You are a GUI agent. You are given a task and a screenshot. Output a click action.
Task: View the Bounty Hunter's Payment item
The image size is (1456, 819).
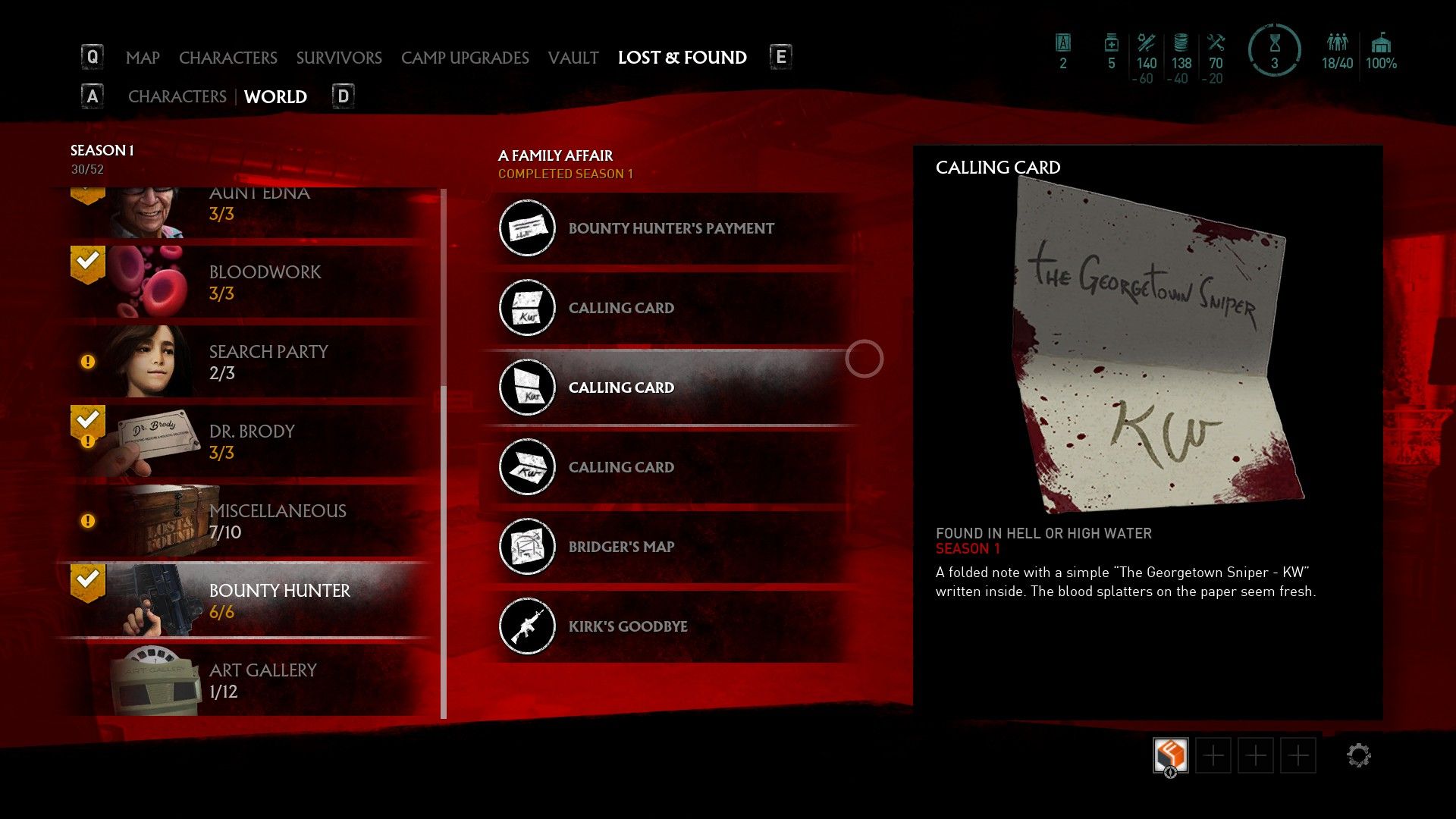pyautogui.click(x=671, y=228)
